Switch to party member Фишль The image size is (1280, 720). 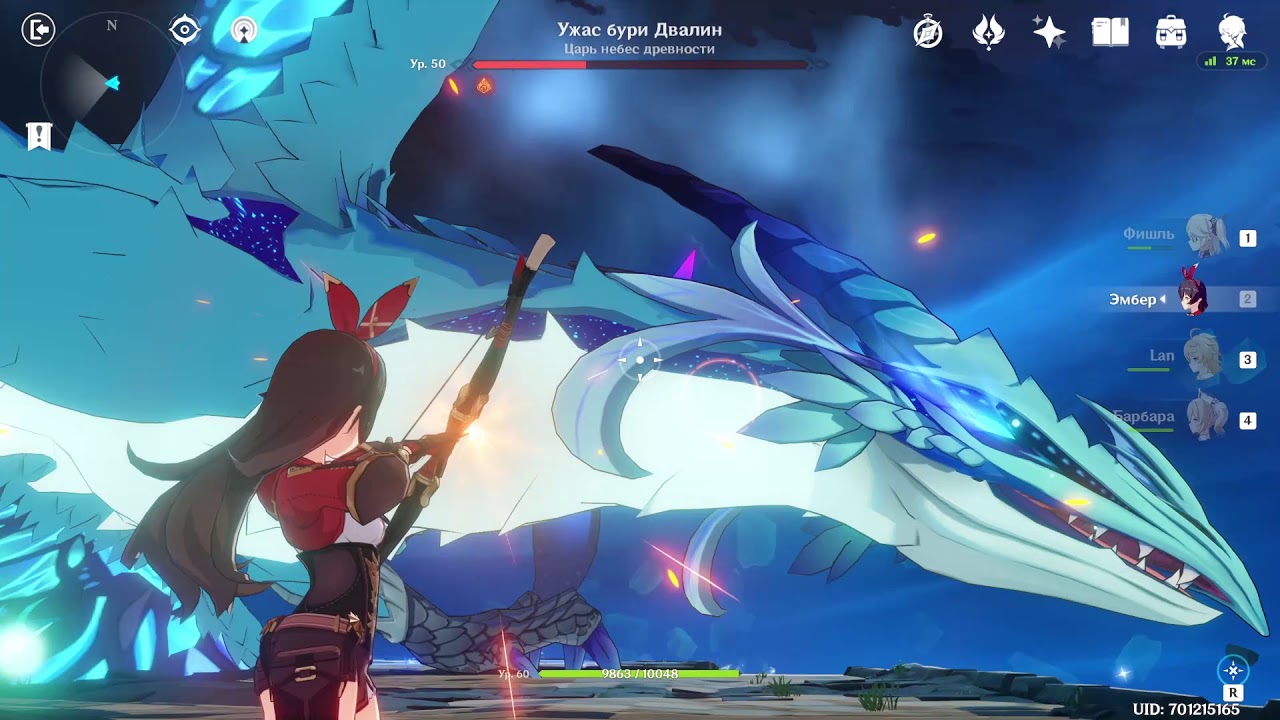coord(1204,237)
